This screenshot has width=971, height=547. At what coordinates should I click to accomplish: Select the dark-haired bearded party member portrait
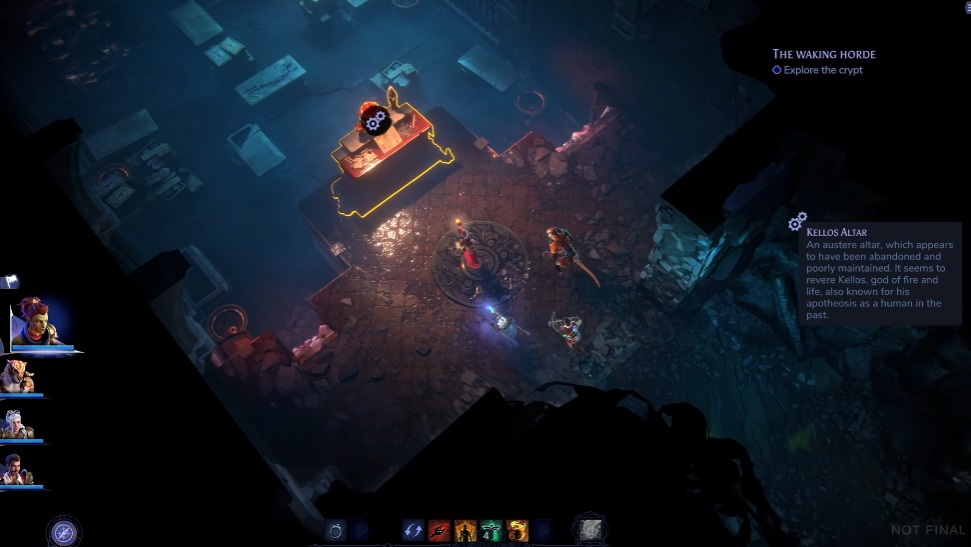coord(17,469)
